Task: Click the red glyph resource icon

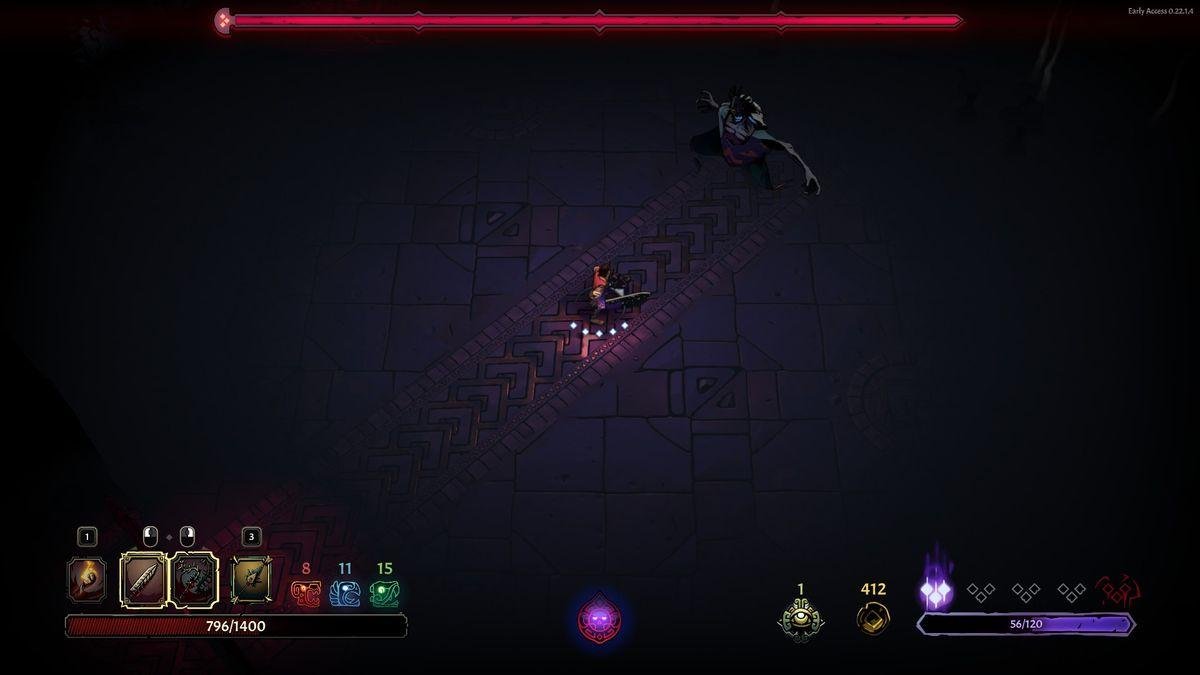Action: (x=305, y=594)
